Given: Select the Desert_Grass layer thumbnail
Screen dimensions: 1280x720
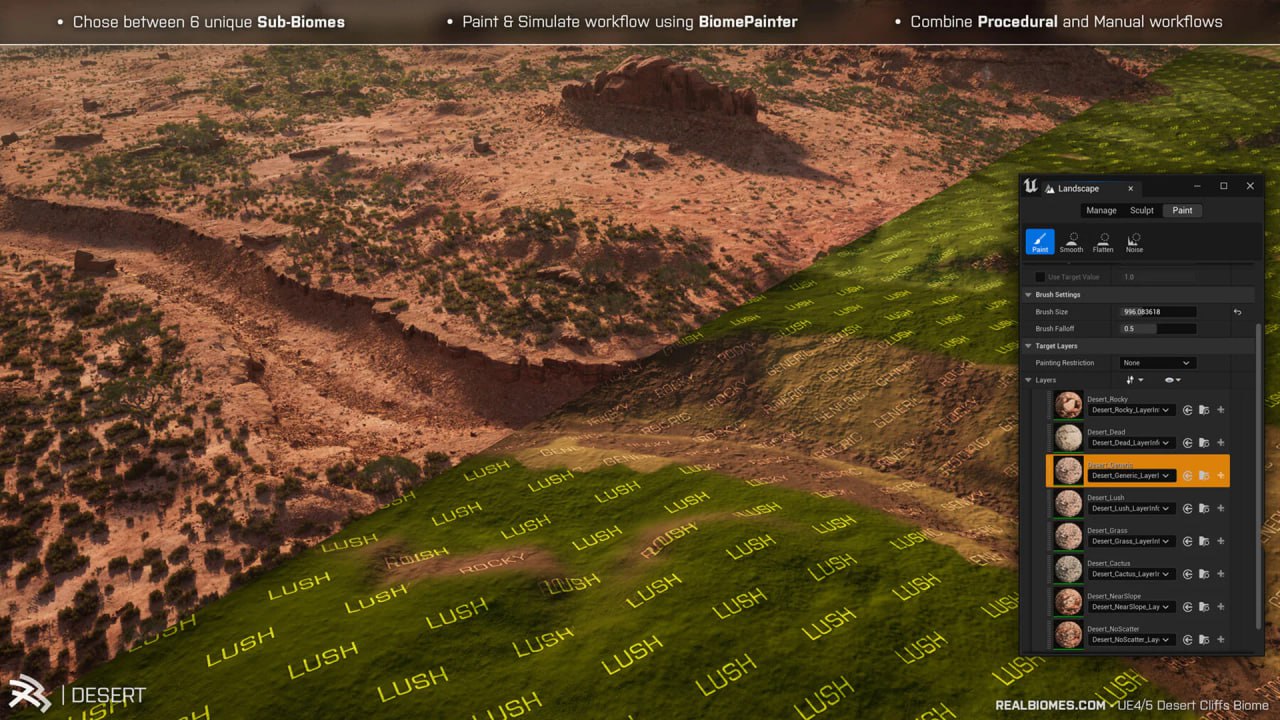Looking at the screenshot, I should 1069,536.
